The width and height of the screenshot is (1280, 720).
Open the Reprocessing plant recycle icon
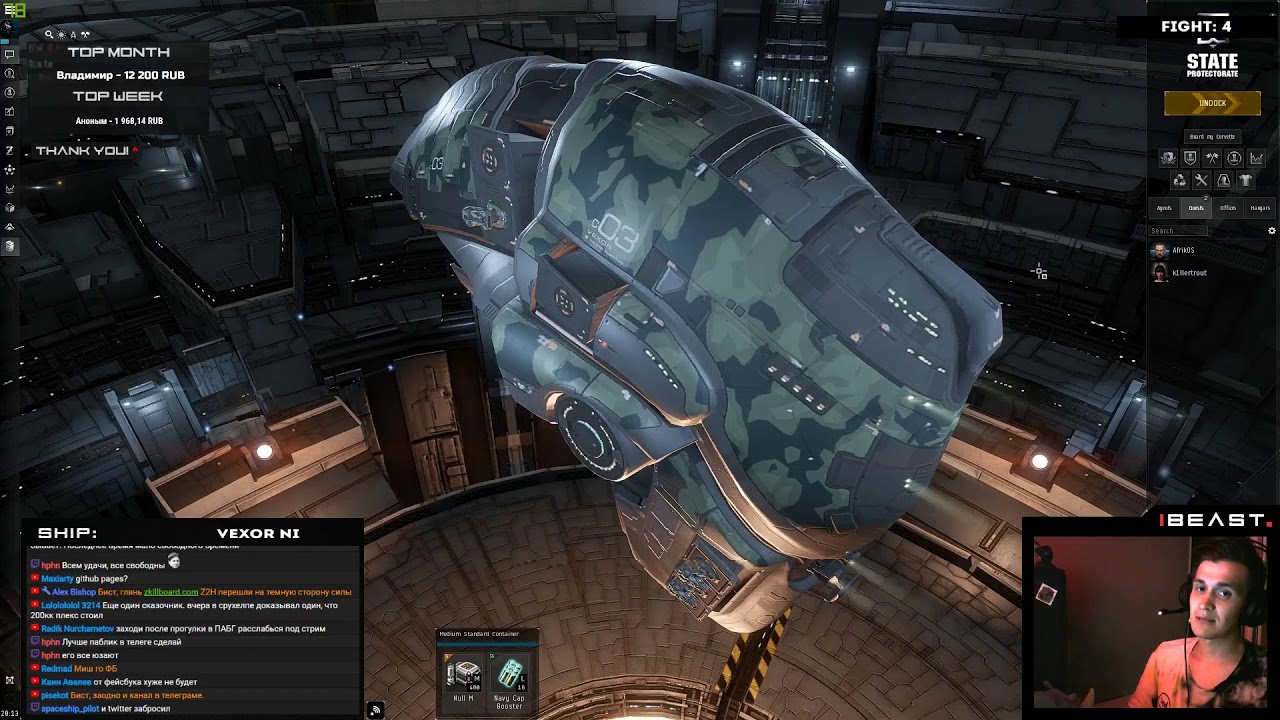coord(1179,180)
